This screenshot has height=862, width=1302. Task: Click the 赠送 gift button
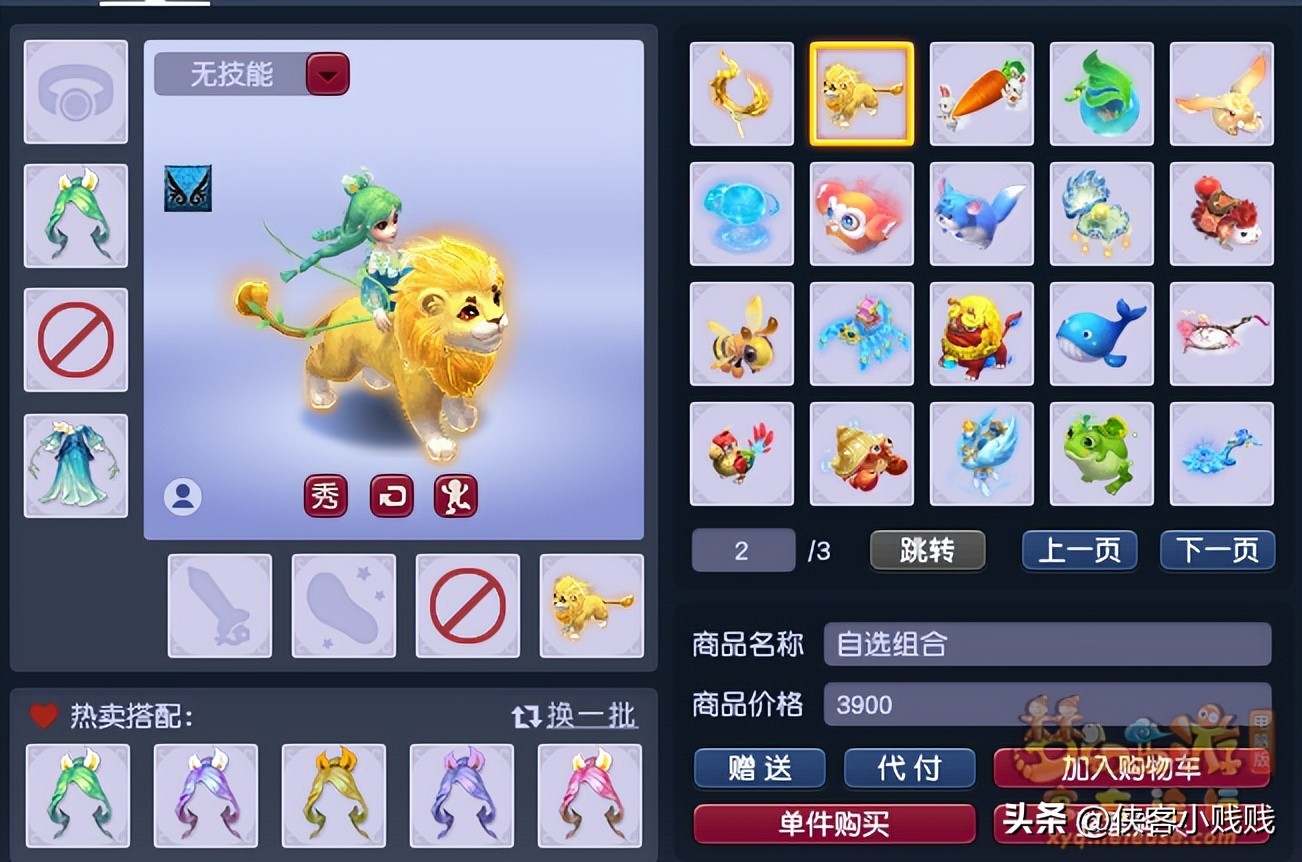pos(759,769)
